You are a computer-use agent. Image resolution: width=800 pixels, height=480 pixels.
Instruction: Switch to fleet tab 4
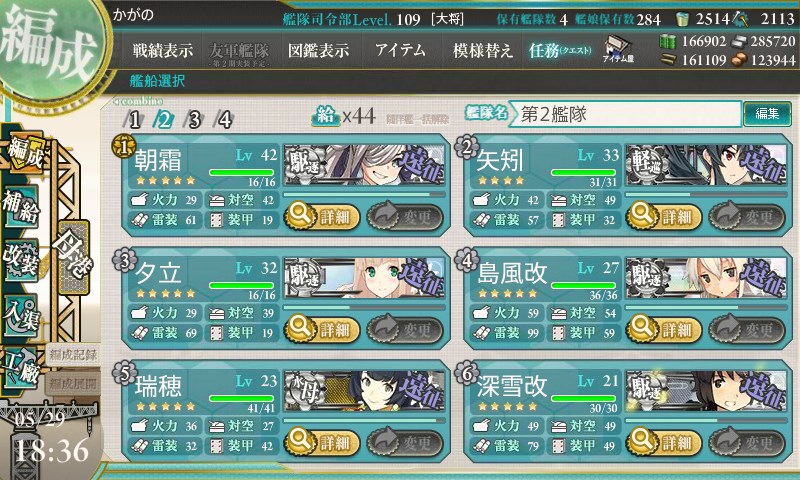coord(225,120)
